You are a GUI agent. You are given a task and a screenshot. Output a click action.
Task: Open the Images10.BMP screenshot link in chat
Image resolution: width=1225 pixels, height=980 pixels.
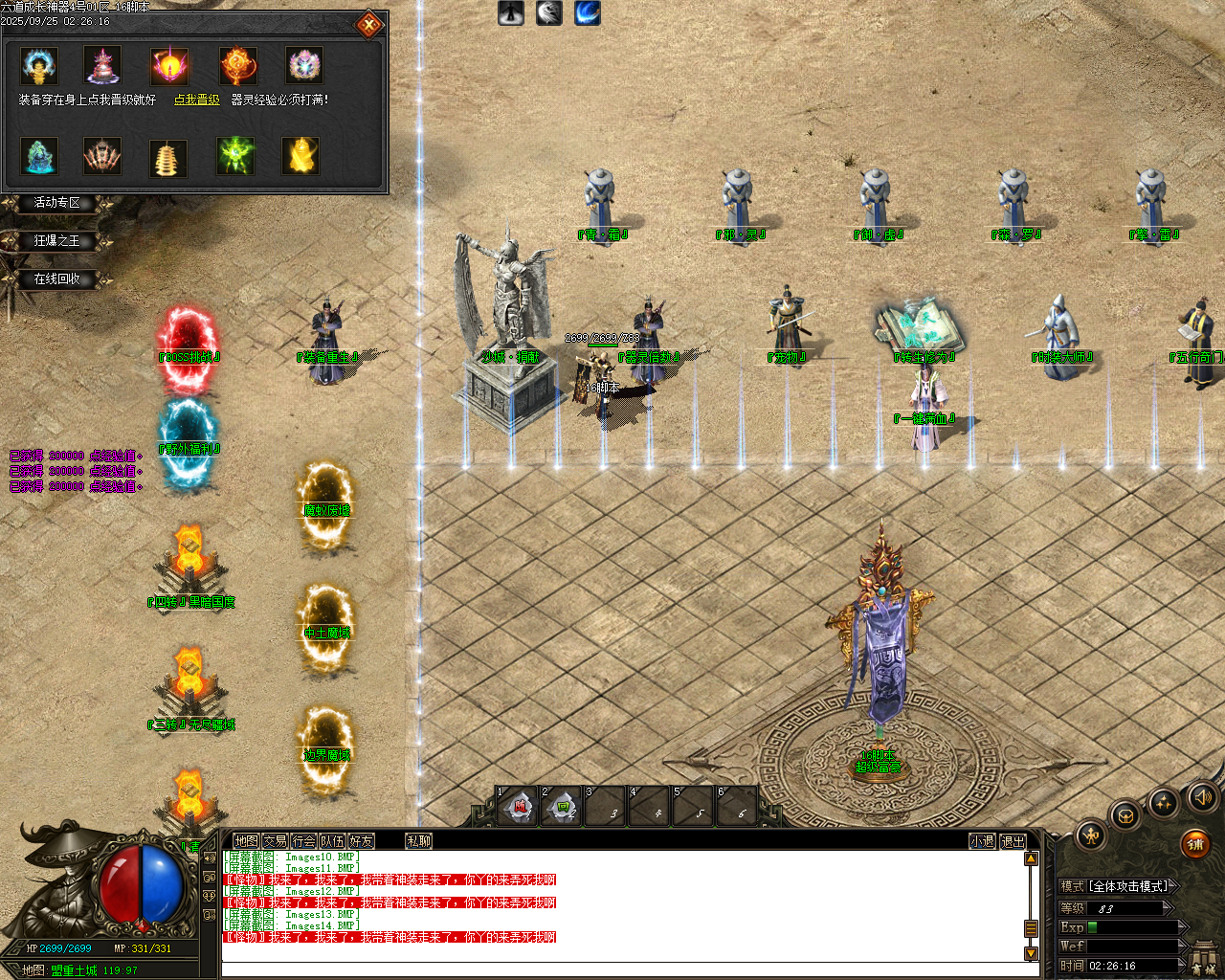(x=320, y=857)
